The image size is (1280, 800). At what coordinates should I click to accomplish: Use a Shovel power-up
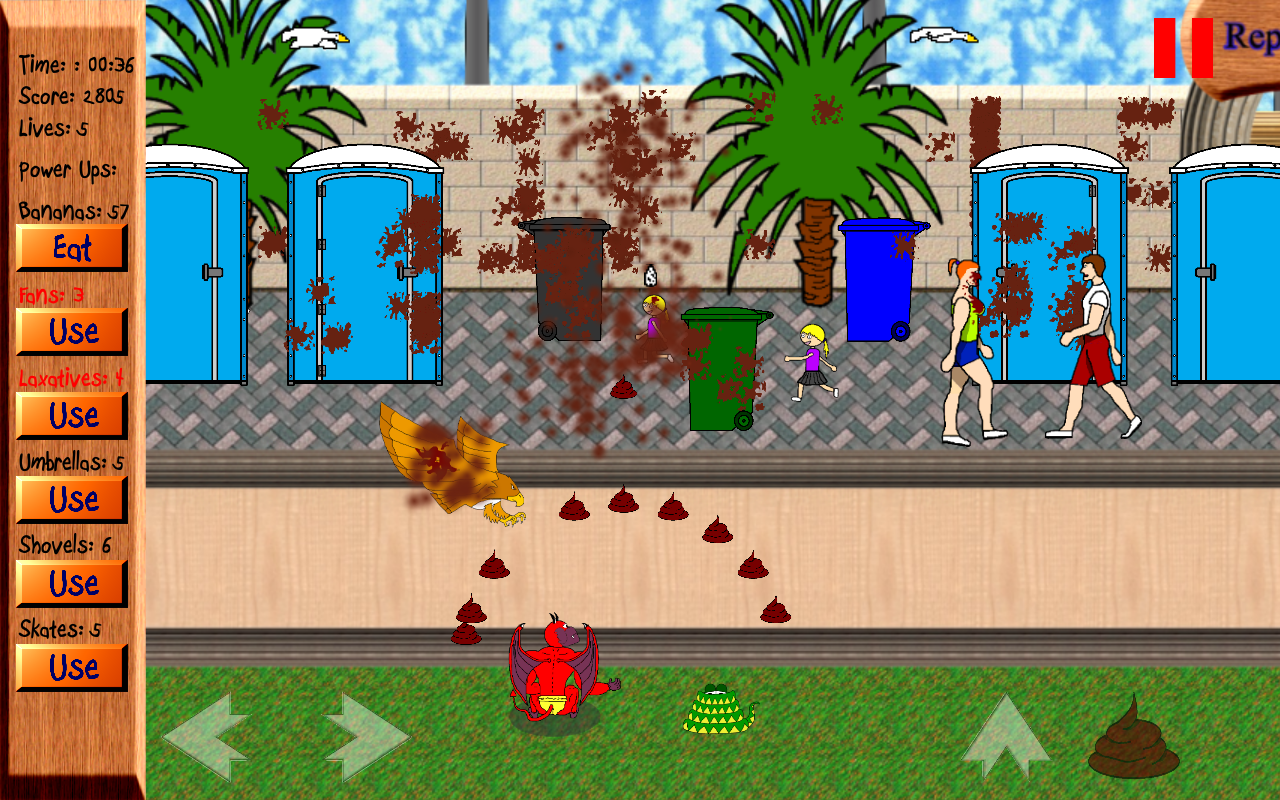71,583
